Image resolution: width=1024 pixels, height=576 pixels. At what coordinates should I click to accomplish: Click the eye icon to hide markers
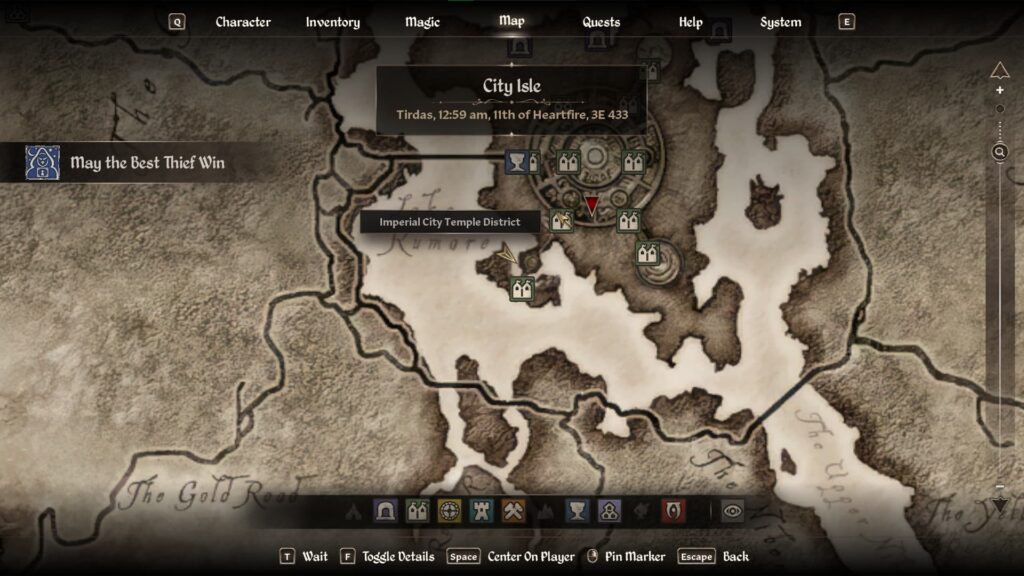(x=733, y=511)
